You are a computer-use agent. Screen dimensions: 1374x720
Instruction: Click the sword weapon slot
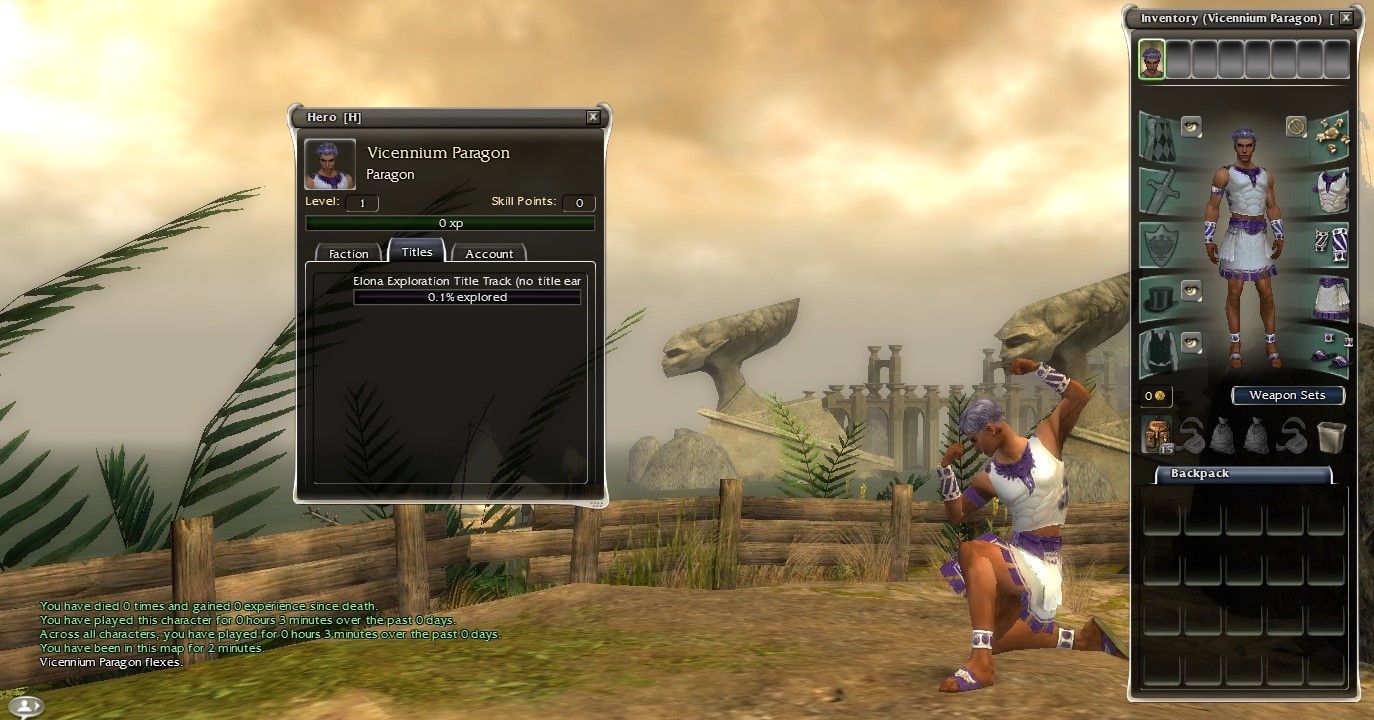click(x=1159, y=190)
